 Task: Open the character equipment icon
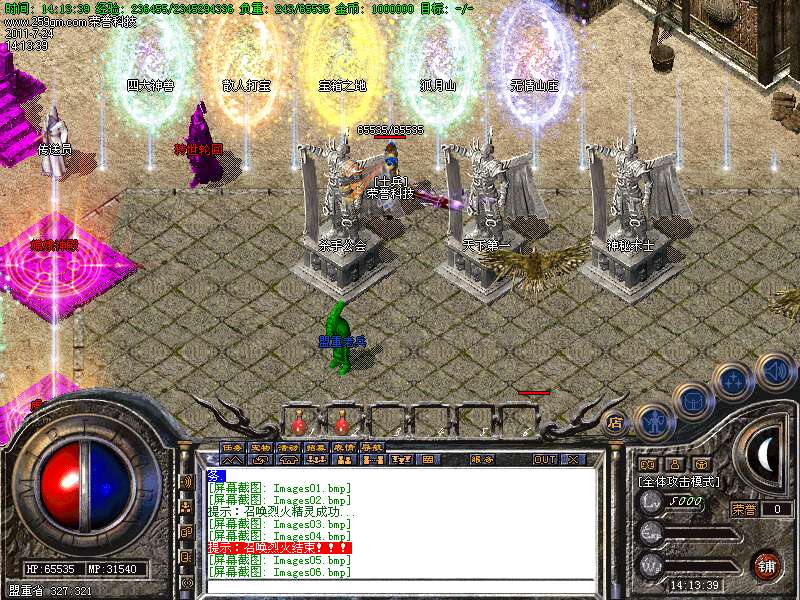(x=654, y=422)
